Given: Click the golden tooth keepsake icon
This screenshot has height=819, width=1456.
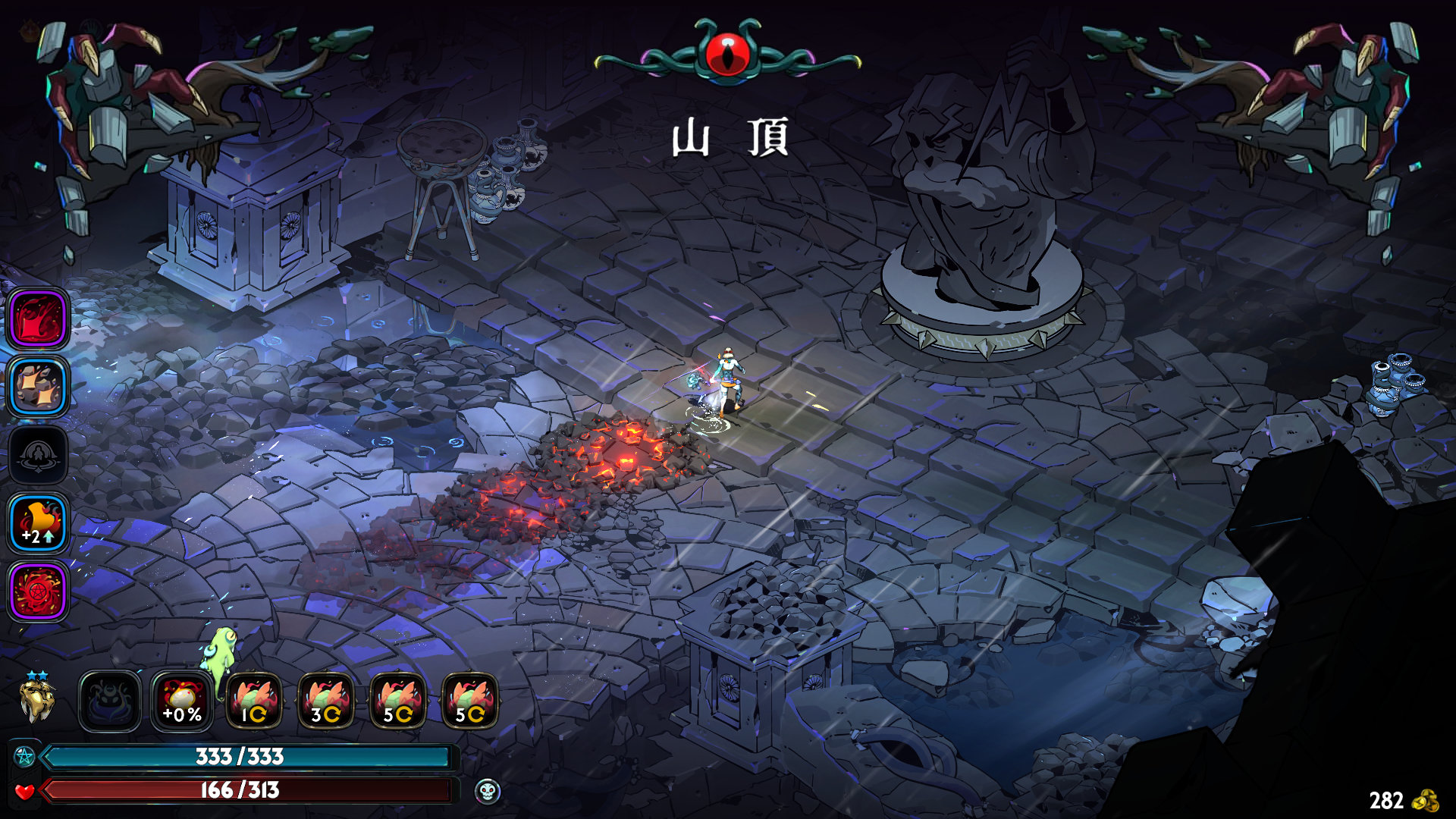Looking at the screenshot, I should click(x=36, y=701).
